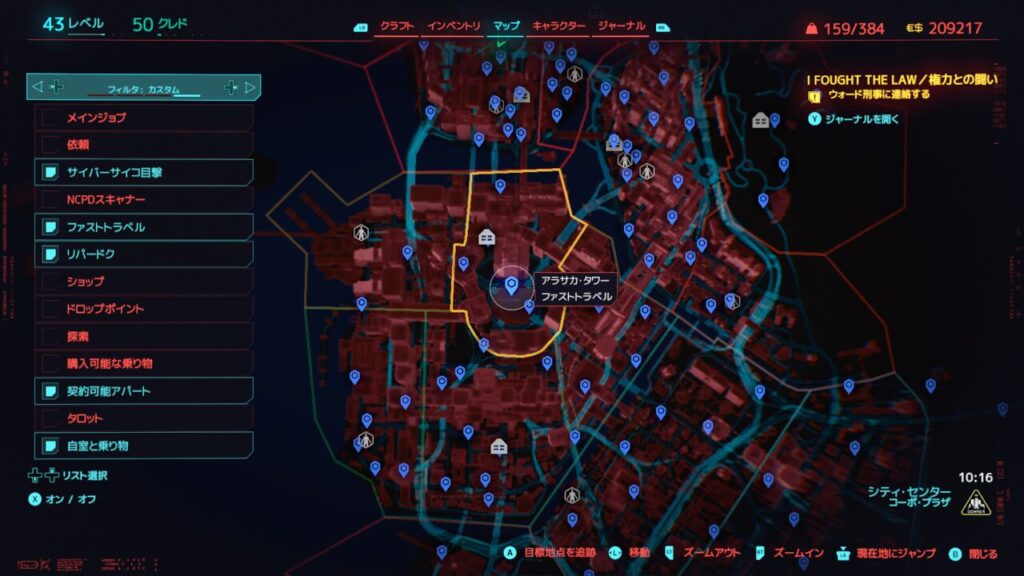Toggle the メインジョブ filter
Image resolution: width=1024 pixels, height=576 pixels.
(145, 118)
